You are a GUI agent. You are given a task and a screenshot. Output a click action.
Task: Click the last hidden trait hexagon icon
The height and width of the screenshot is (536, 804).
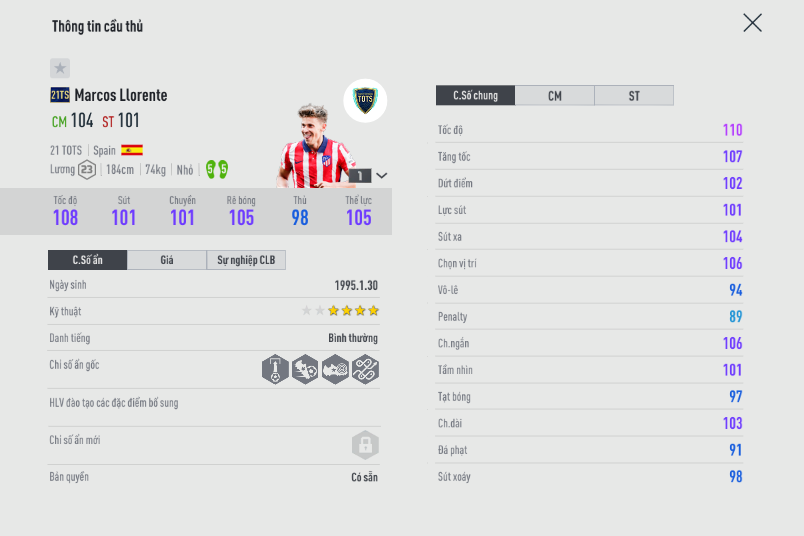[365, 369]
